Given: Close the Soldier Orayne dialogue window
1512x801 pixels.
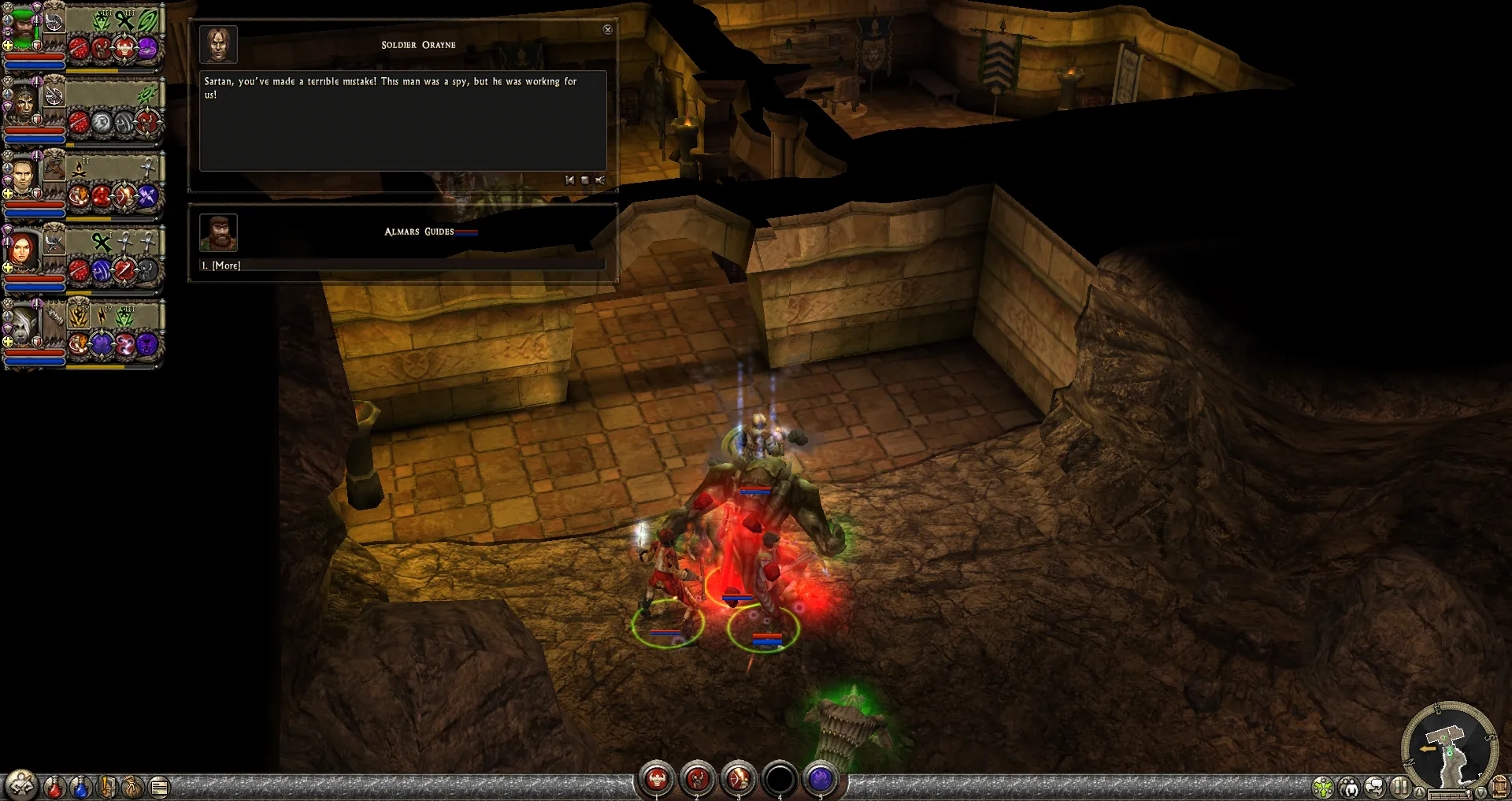Looking at the screenshot, I should [x=607, y=30].
